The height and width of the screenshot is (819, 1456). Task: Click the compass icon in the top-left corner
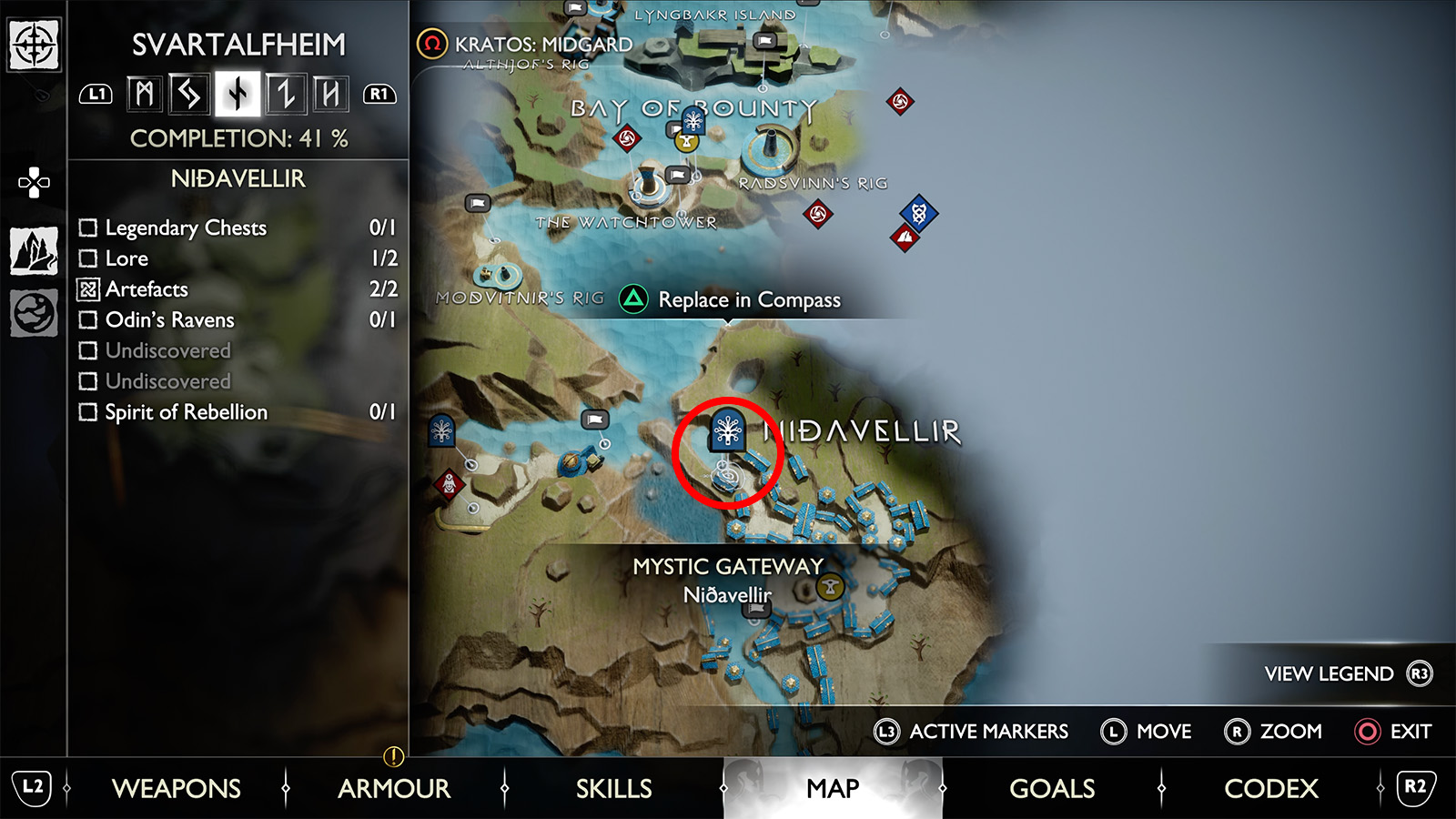pos(34,44)
